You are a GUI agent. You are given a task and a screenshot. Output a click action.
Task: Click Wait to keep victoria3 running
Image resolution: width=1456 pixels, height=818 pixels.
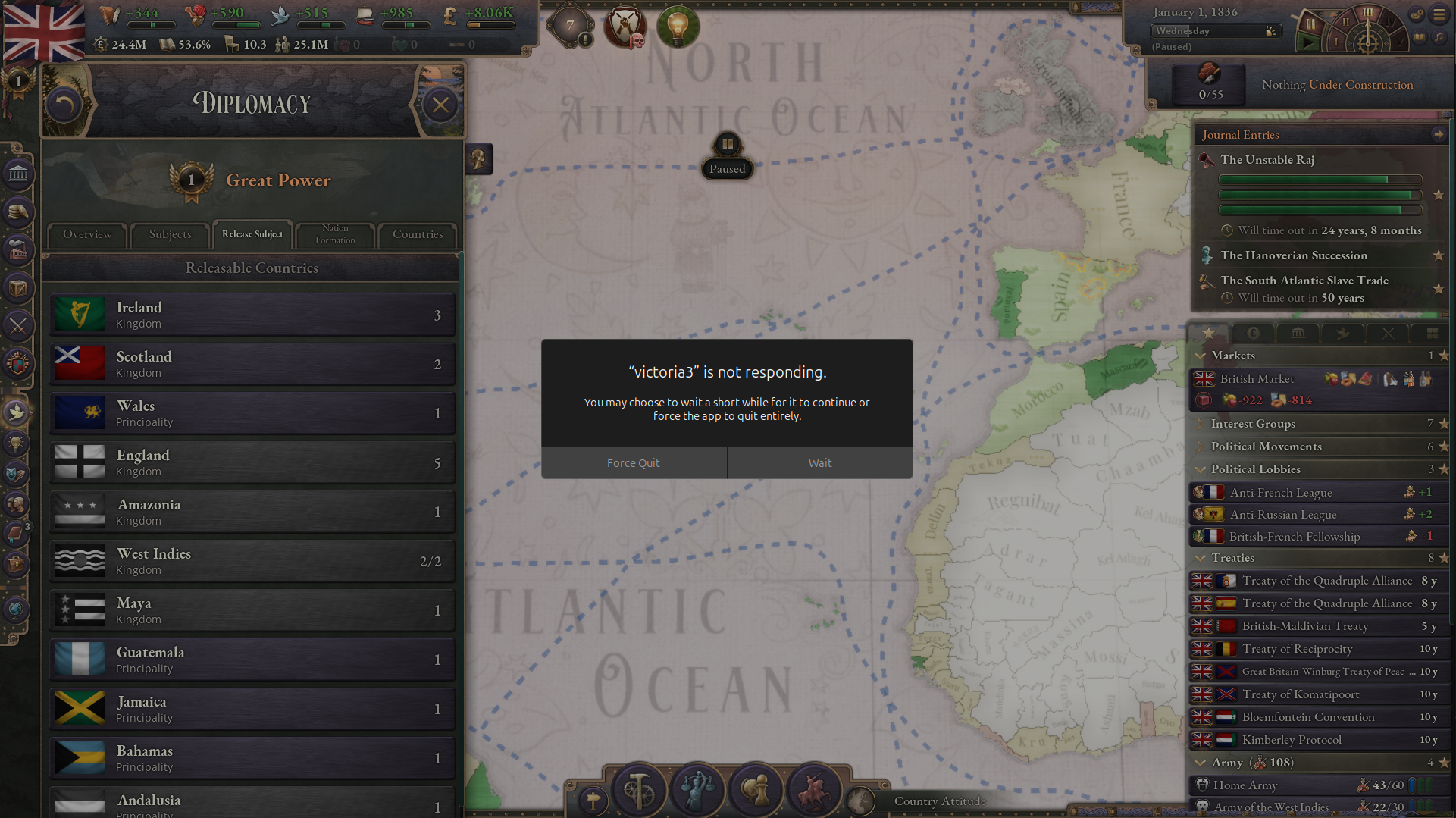[x=819, y=462]
